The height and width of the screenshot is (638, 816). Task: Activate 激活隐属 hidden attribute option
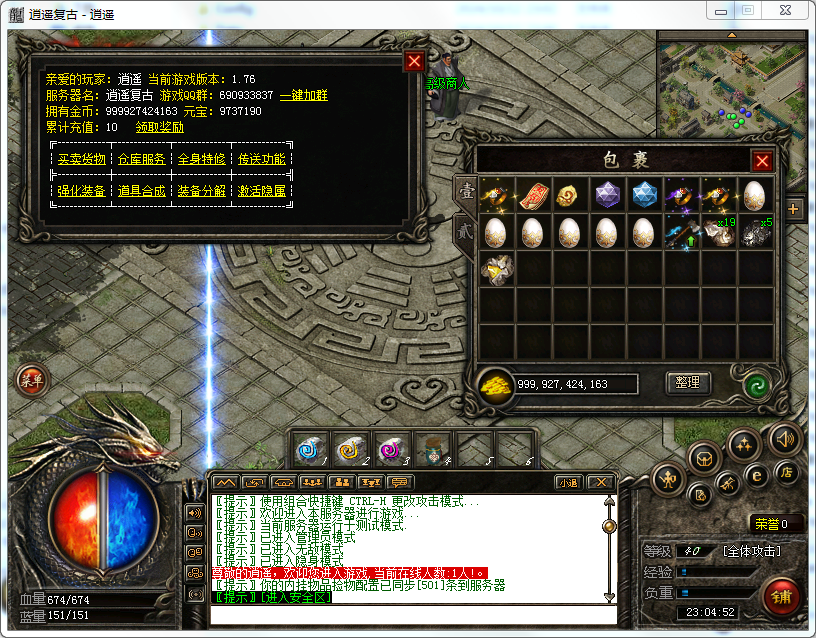pyautogui.click(x=261, y=191)
